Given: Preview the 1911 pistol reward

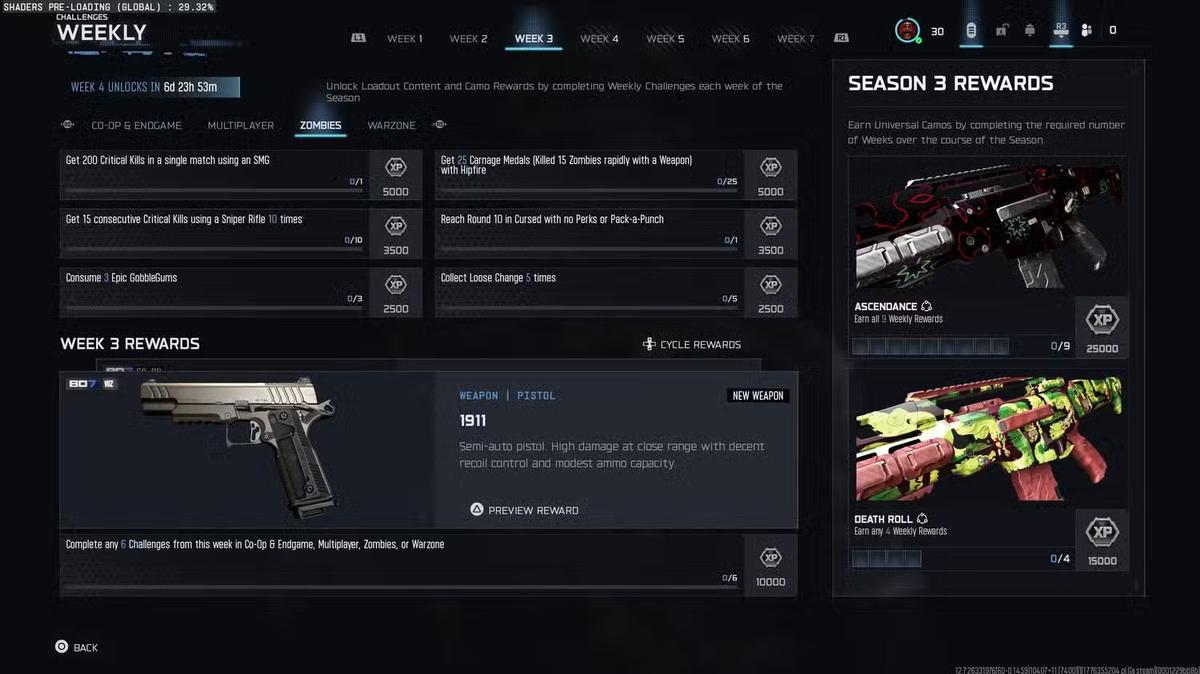Looking at the screenshot, I should pos(524,510).
